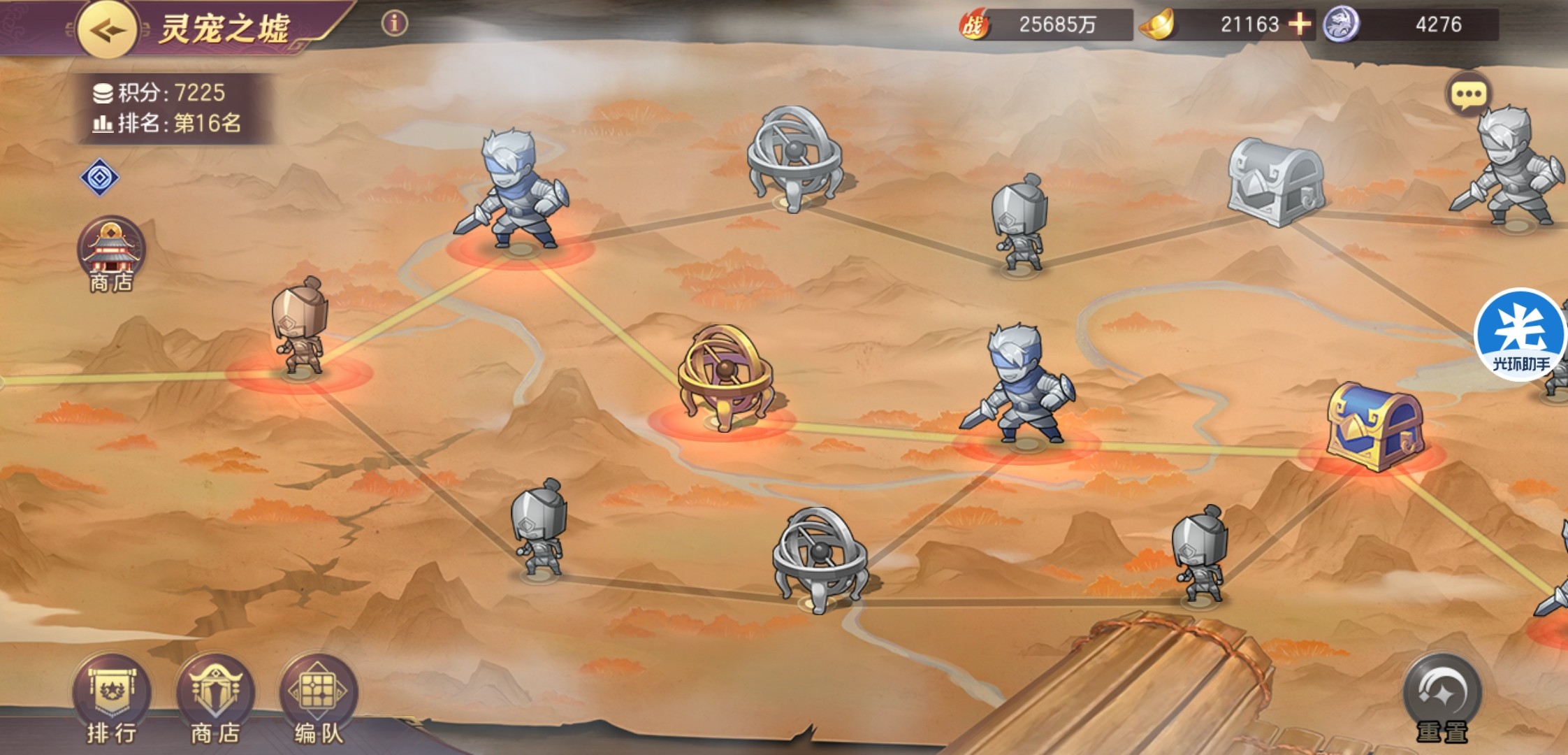Select the brown helmeted soldier node
The image size is (1568, 755).
click(300, 327)
